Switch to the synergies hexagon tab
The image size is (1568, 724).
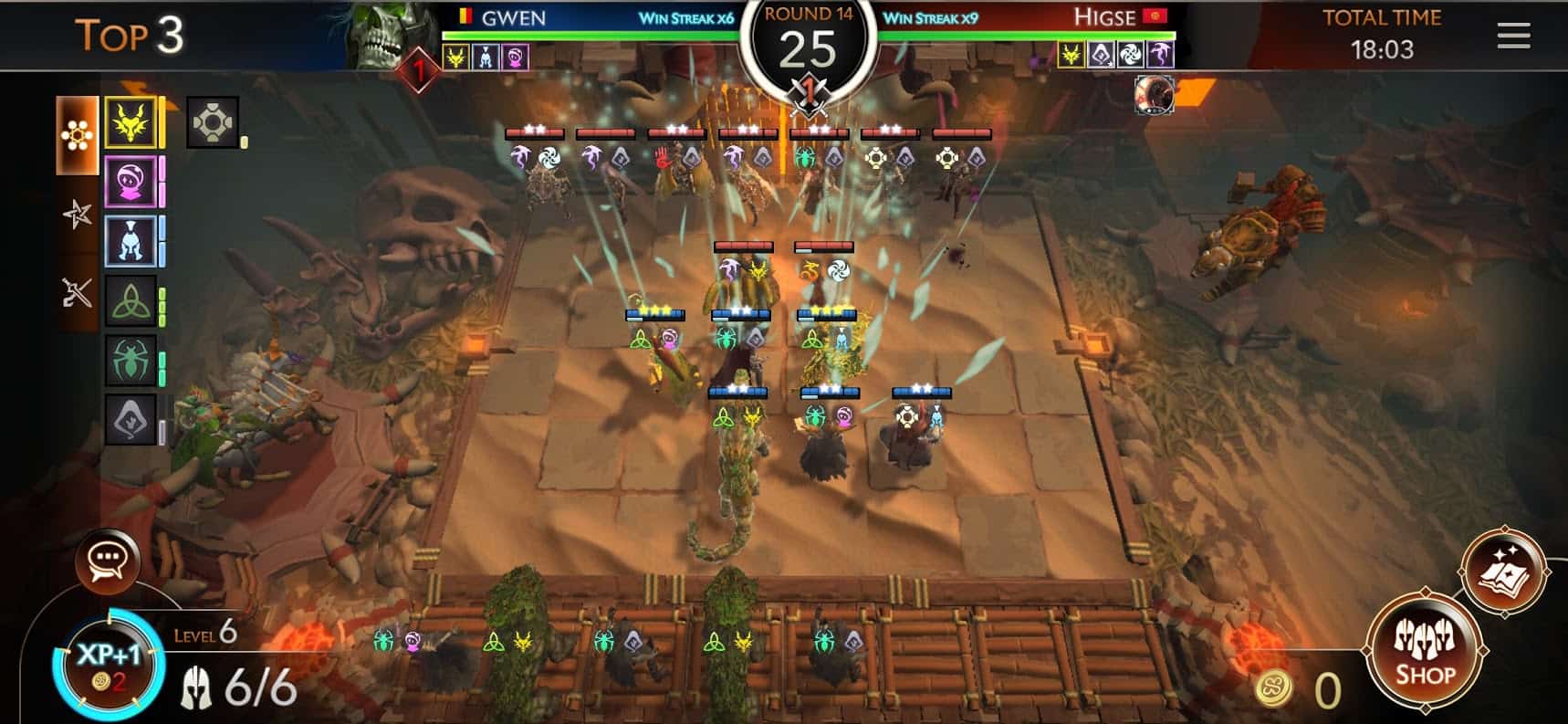click(x=77, y=136)
